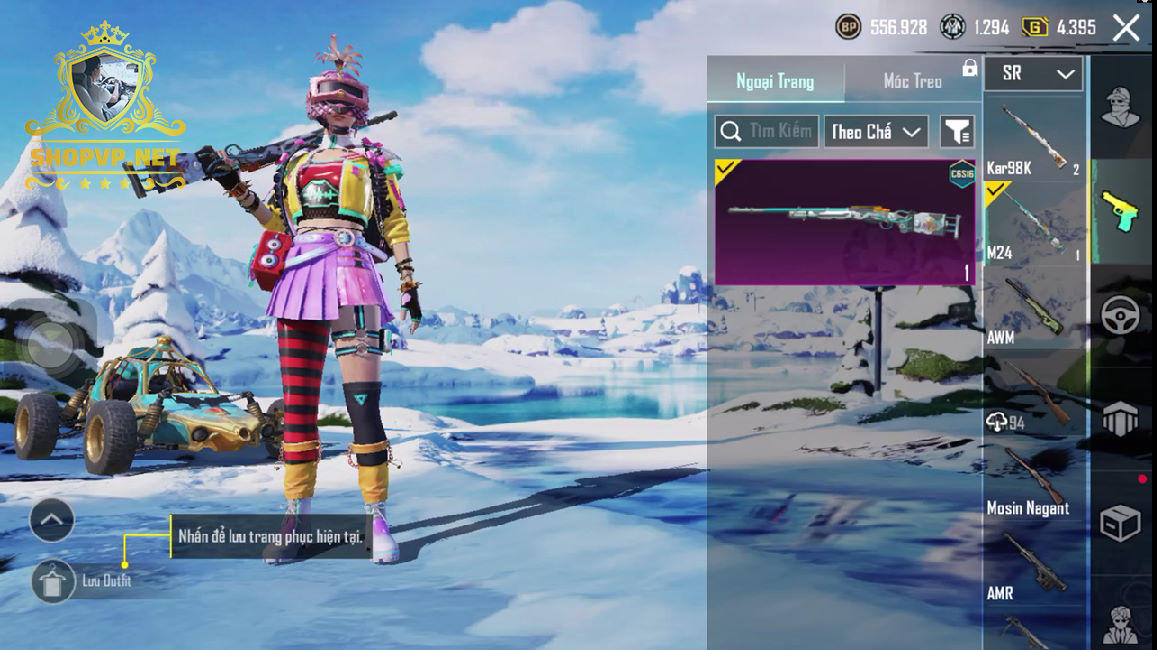
Task: Expand the up-arrow circle button
Action: [52, 520]
